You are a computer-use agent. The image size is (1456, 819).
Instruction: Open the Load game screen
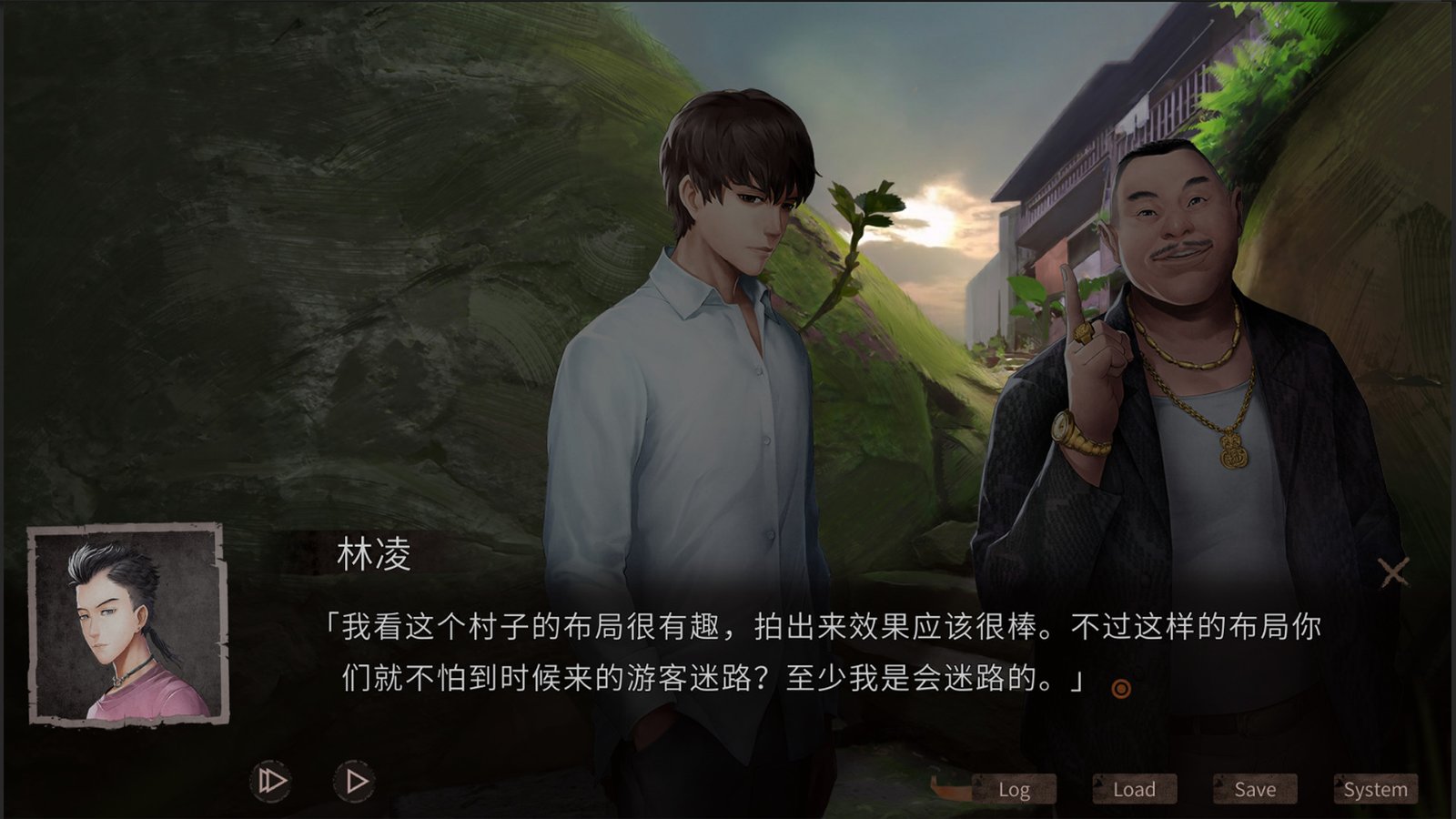[1133, 788]
